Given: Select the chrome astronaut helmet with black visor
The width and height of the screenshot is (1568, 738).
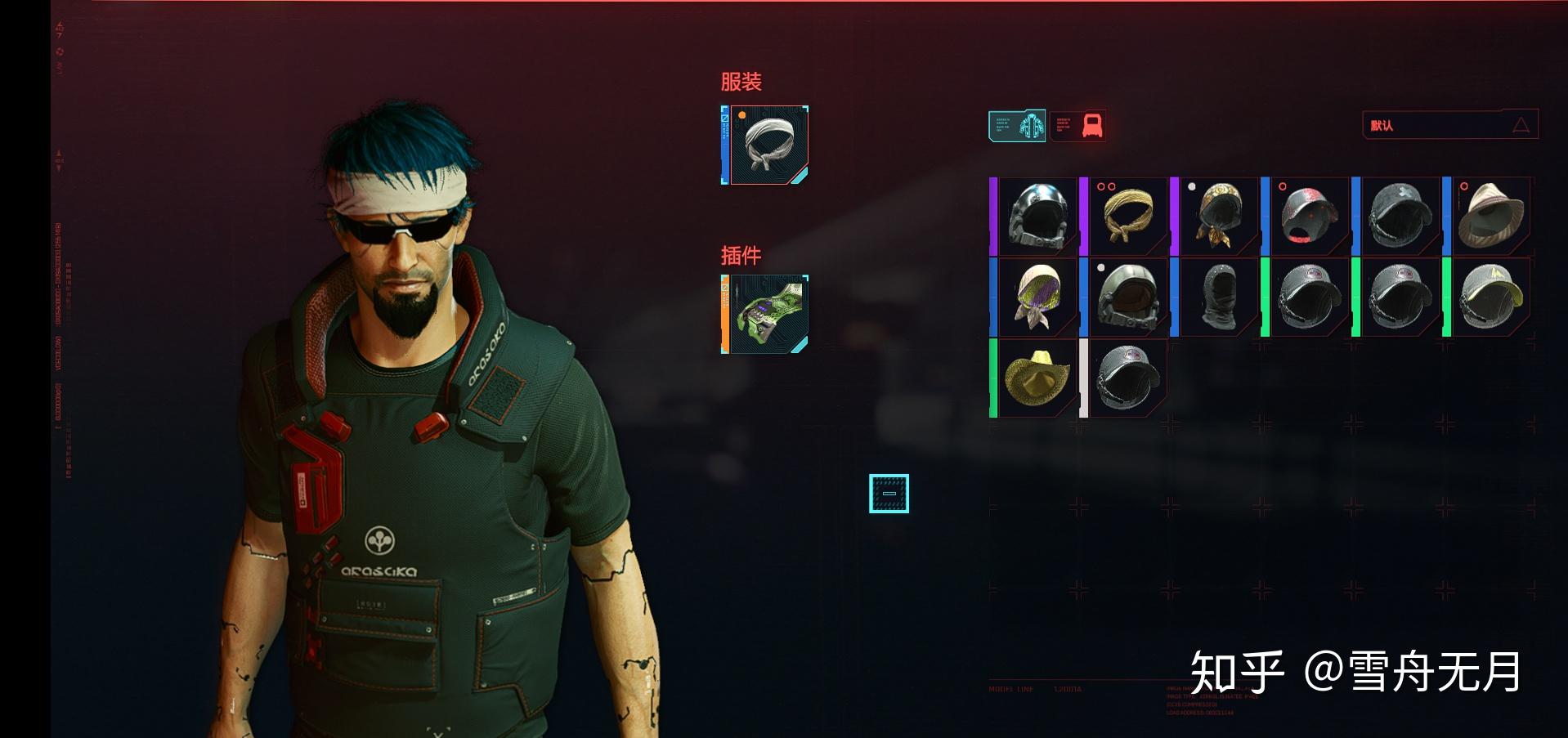Looking at the screenshot, I should click(x=1037, y=216).
